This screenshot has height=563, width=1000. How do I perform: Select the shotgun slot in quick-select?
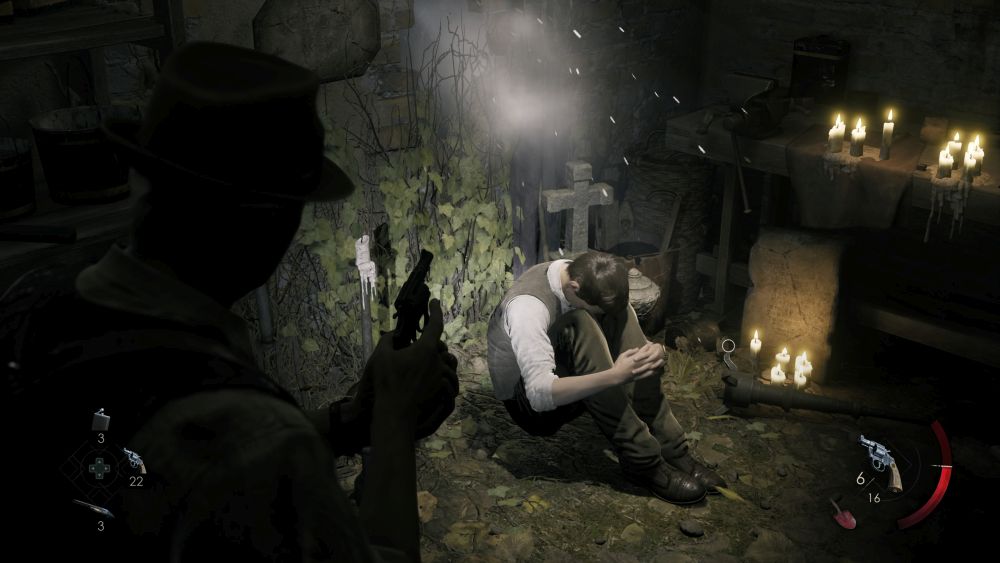tap(93, 508)
